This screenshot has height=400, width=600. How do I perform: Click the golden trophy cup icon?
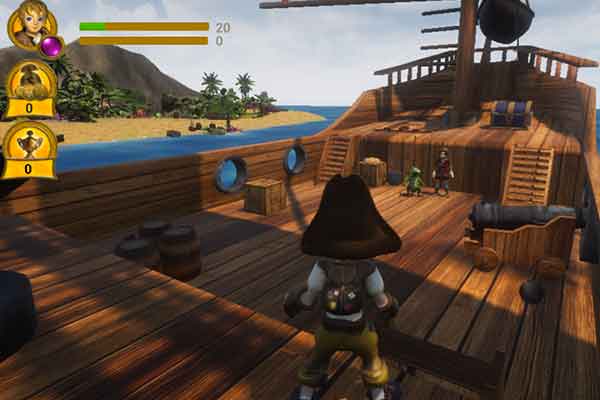pos(29,147)
